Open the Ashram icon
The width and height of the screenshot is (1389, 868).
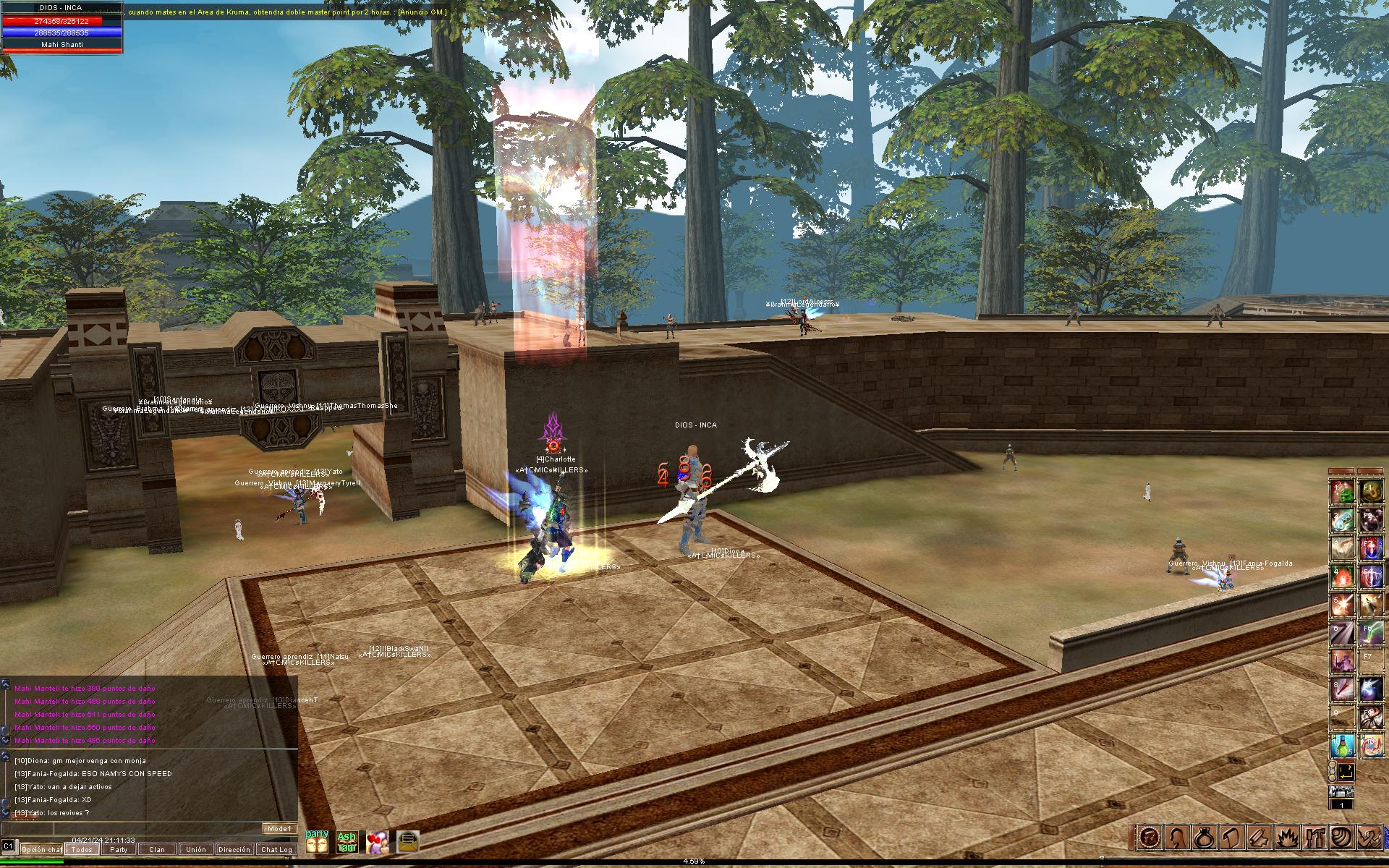point(347,841)
